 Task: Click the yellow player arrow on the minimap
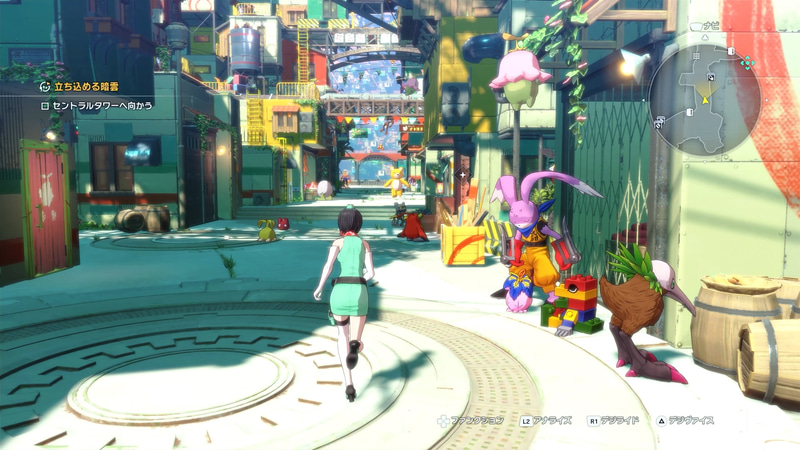click(705, 100)
